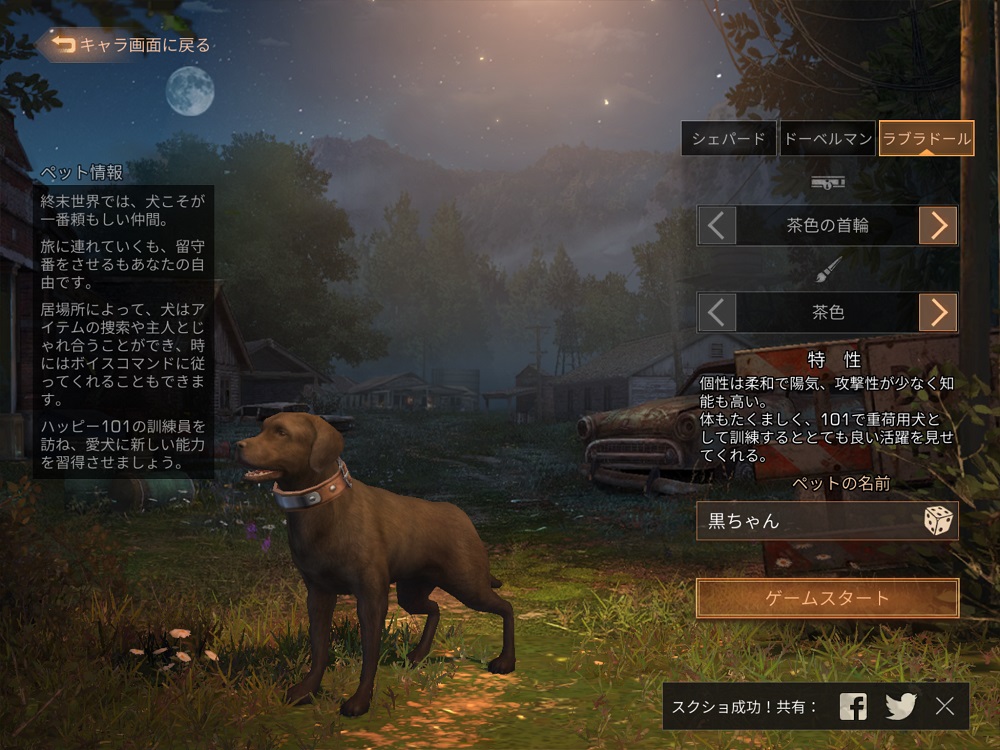Close the screenshot share popup

coord(945,707)
